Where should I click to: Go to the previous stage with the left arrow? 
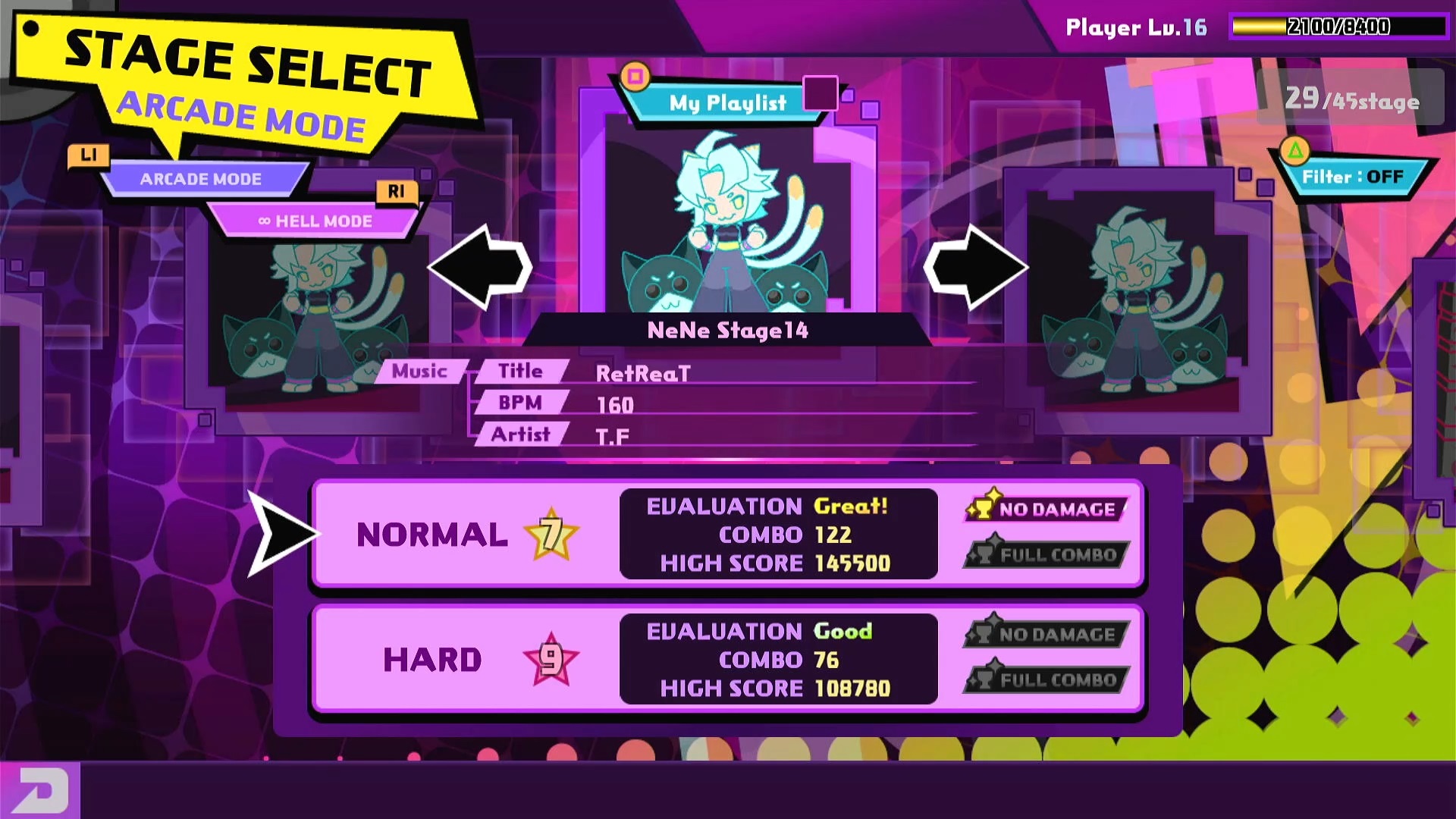click(480, 266)
